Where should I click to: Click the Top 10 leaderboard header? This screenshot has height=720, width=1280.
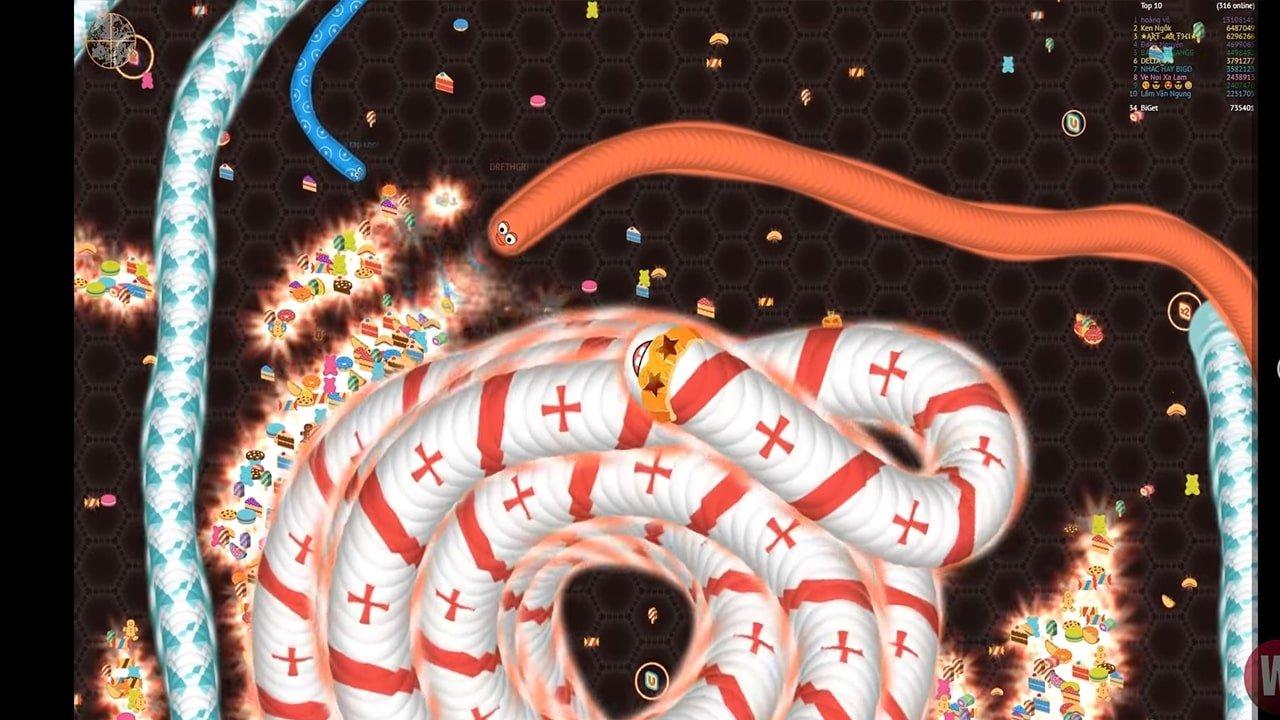click(1150, 6)
